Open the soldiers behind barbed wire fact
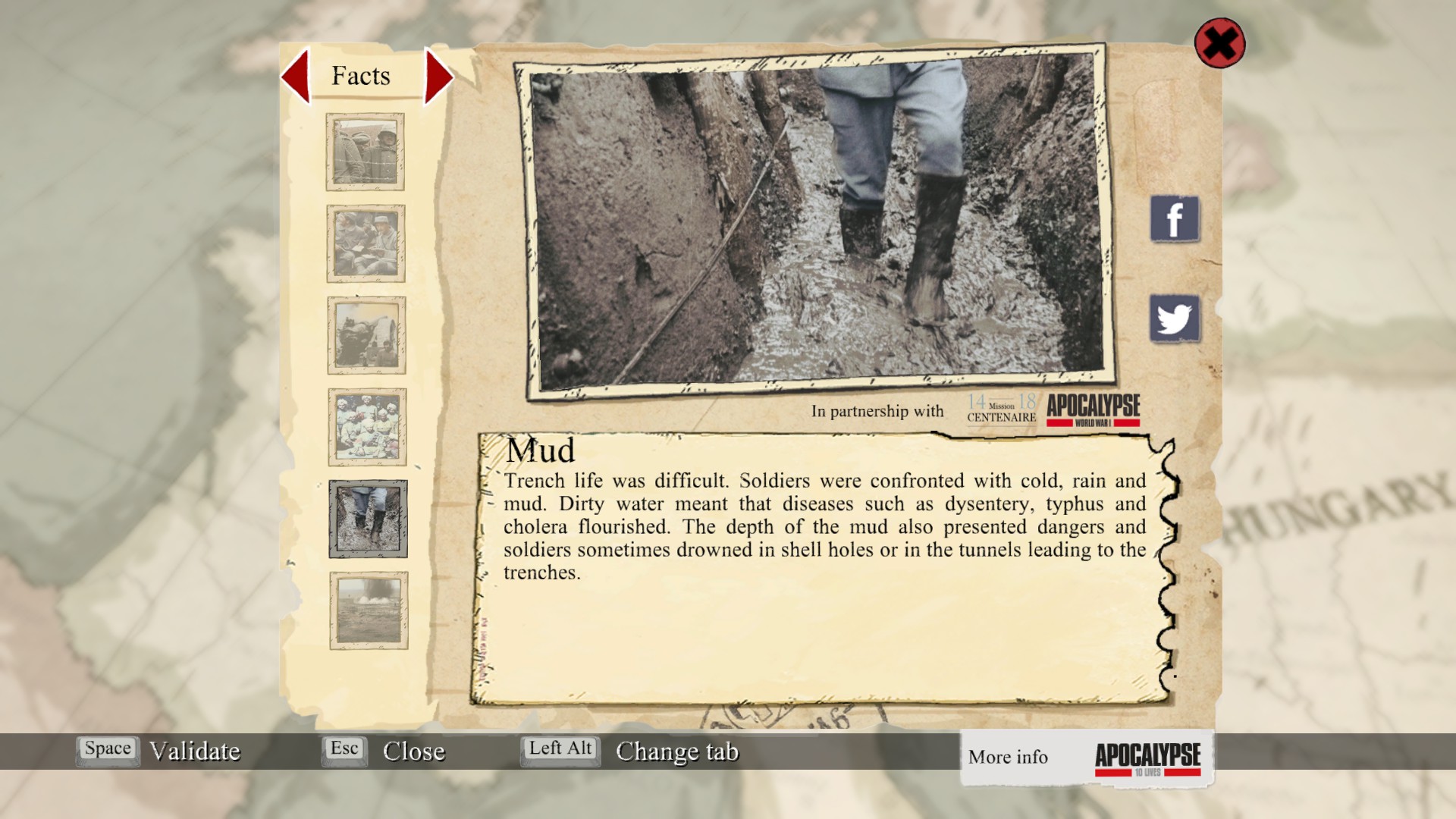 click(x=366, y=152)
